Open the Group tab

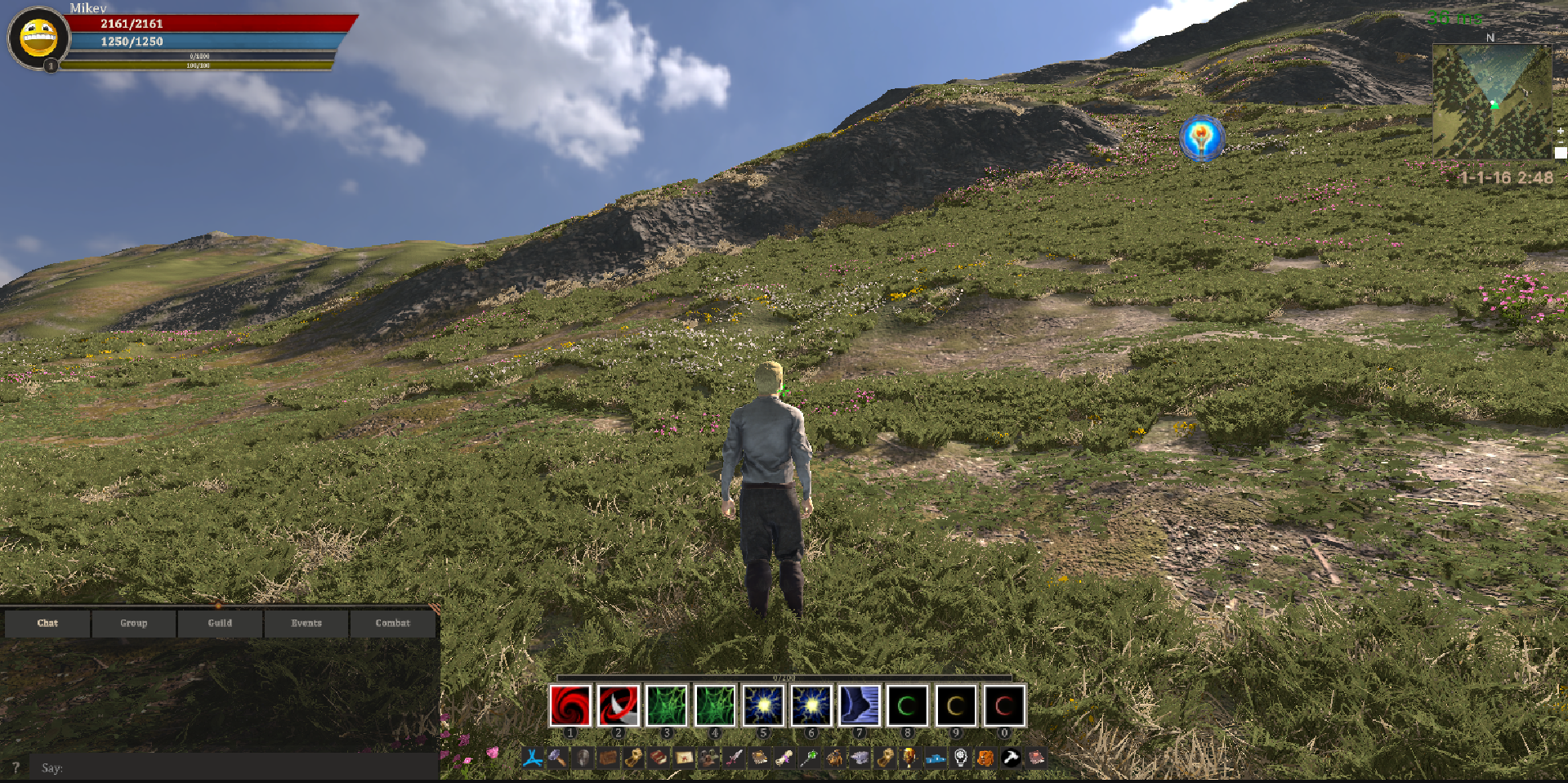pyautogui.click(x=134, y=623)
